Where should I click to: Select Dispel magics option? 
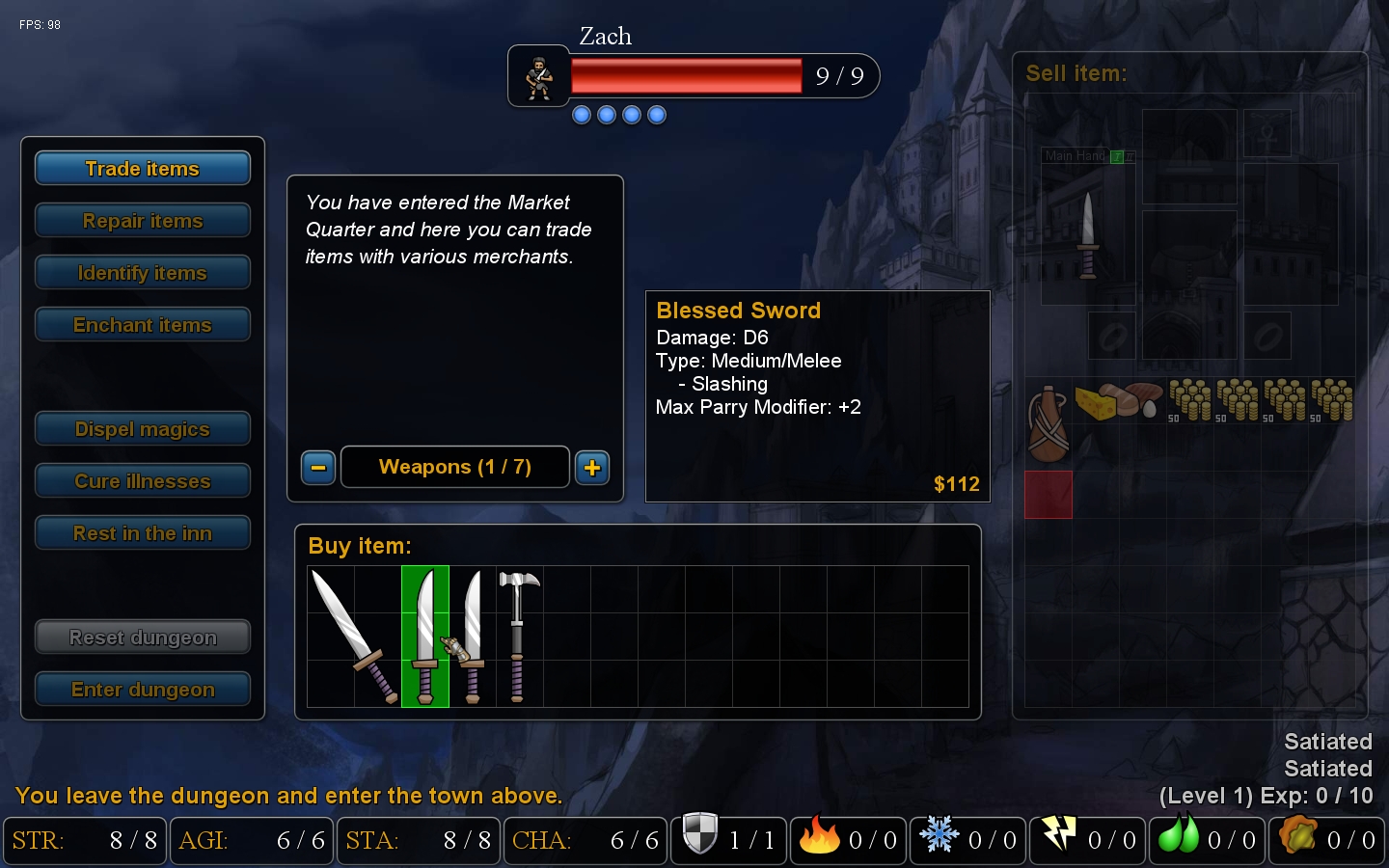(143, 429)
